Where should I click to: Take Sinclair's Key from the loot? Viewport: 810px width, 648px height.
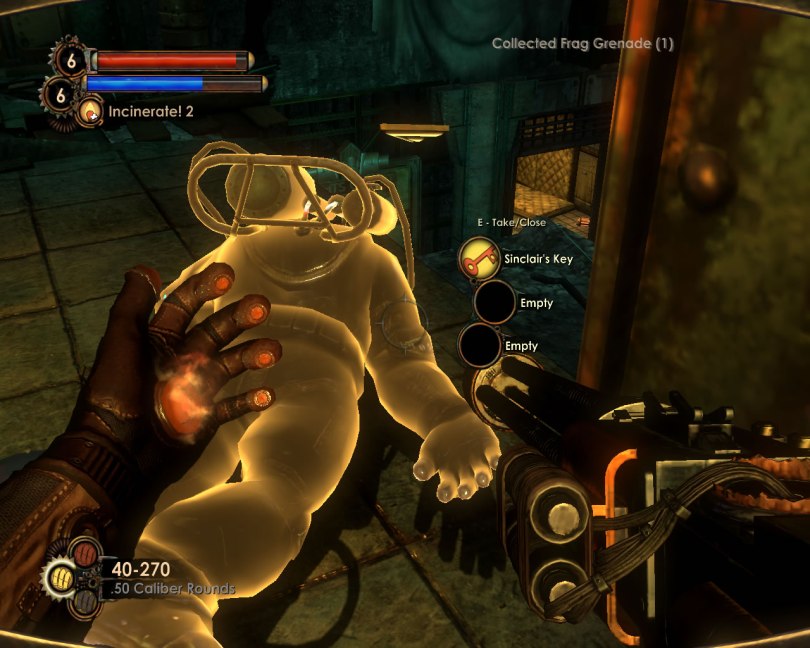click(x=480, y=260)
